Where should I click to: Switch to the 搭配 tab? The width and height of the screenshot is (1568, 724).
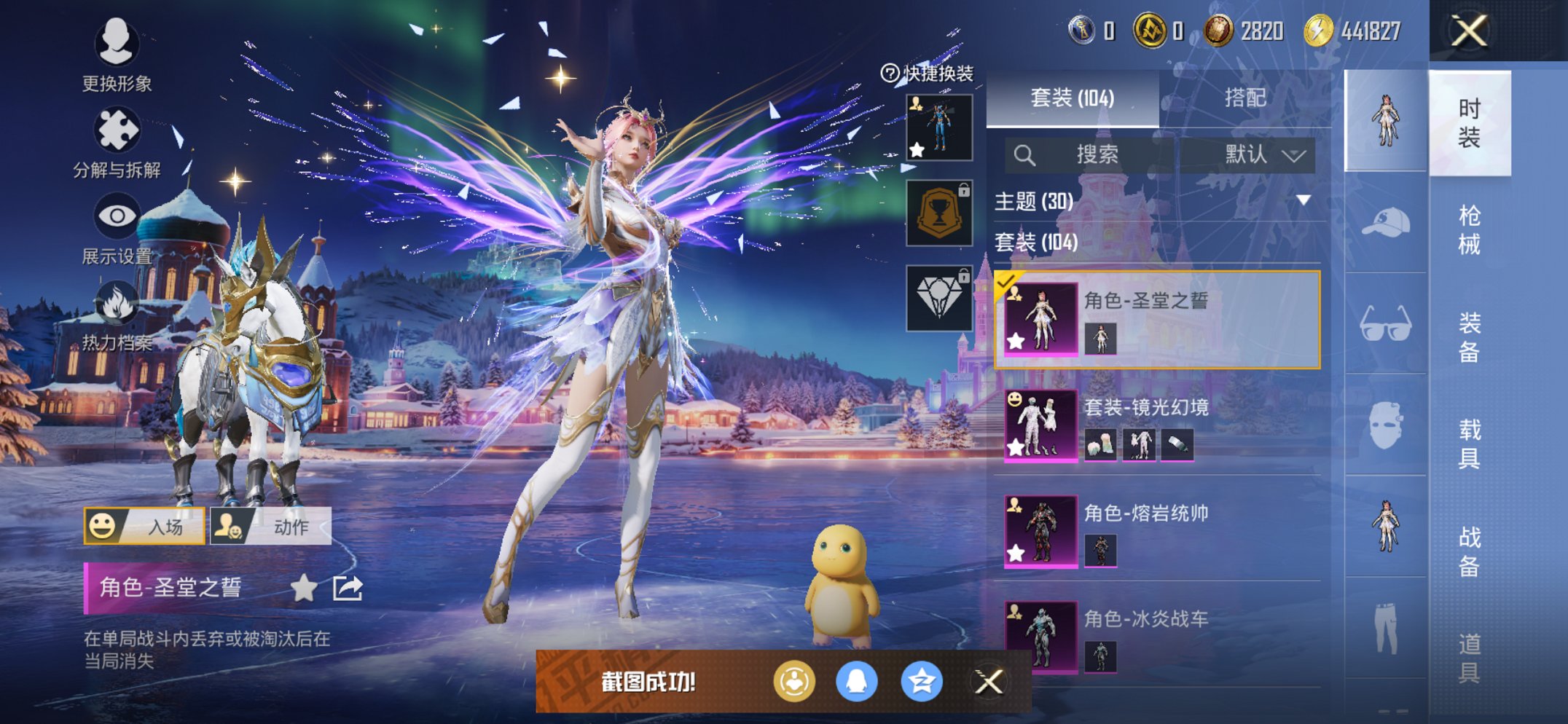pyautogui.click(x=1244, y=98)
